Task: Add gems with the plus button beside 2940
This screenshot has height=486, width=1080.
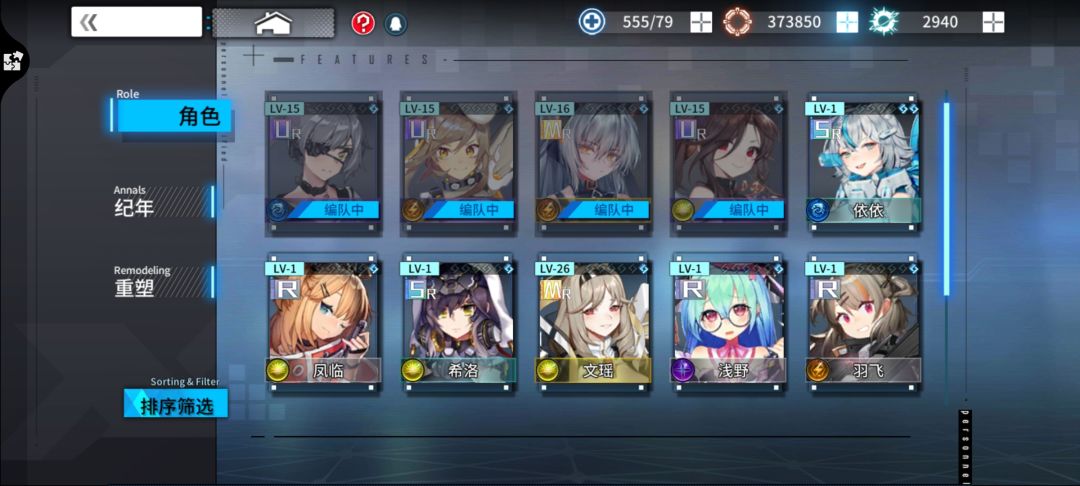Action: coord(993,22)
